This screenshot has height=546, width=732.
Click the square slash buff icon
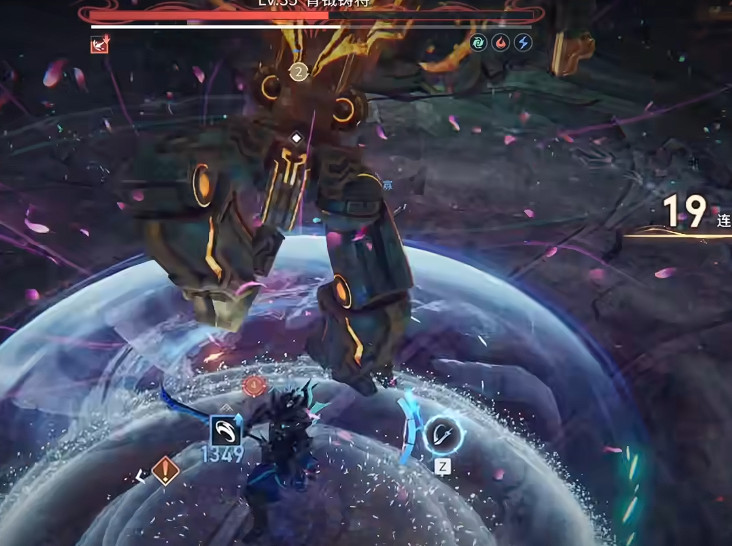coord(225,431)
